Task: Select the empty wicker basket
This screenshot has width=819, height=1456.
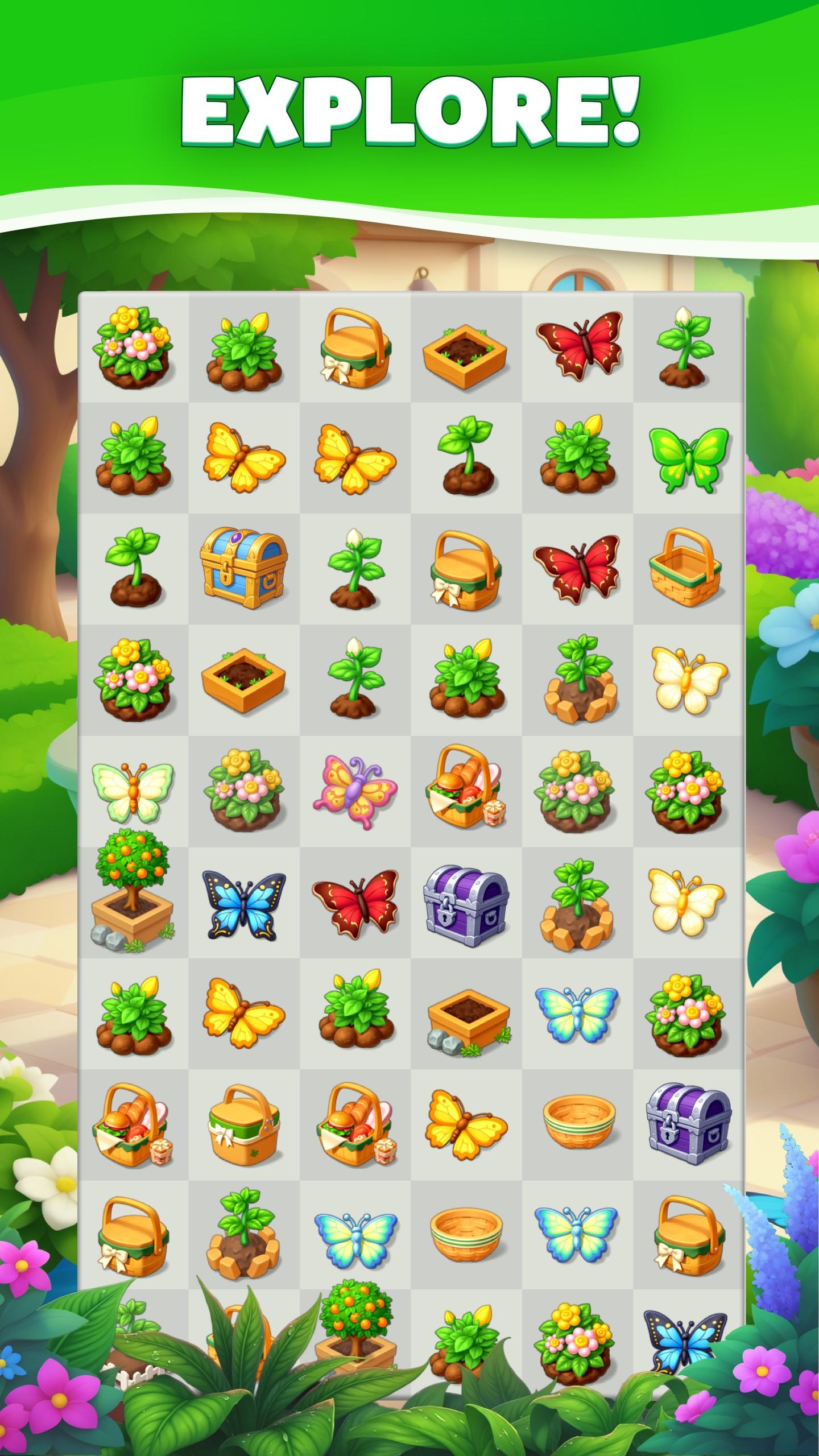Action: [690, 569]
